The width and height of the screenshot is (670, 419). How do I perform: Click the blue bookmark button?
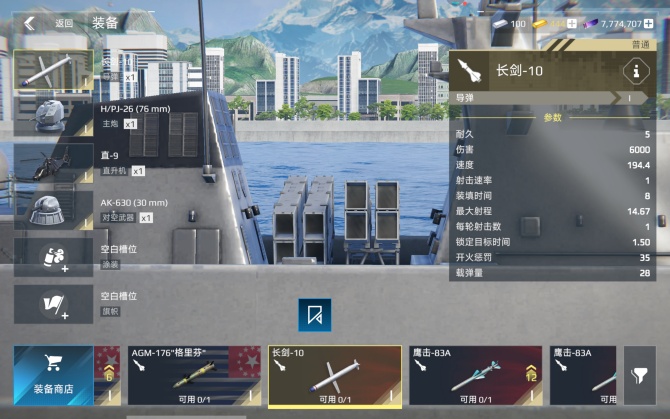point(315,315)
